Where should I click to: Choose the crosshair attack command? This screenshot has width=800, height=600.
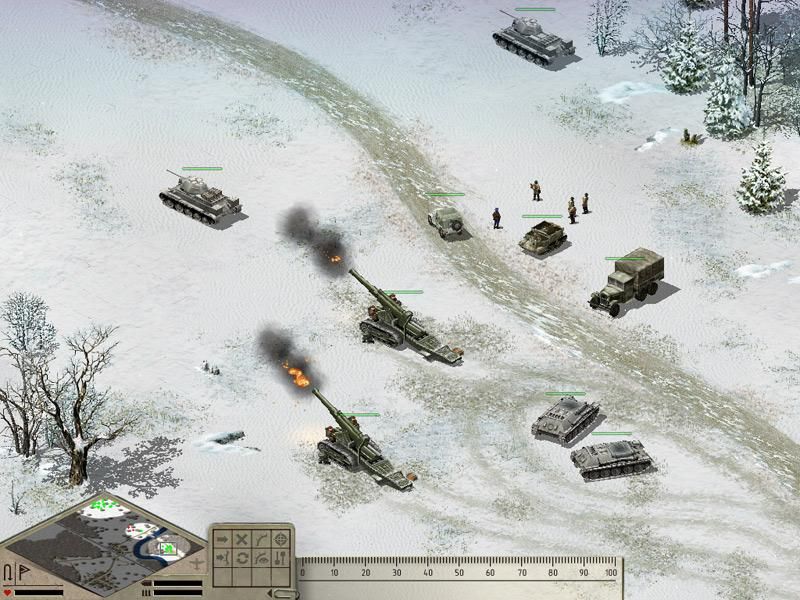click(280, 538)
